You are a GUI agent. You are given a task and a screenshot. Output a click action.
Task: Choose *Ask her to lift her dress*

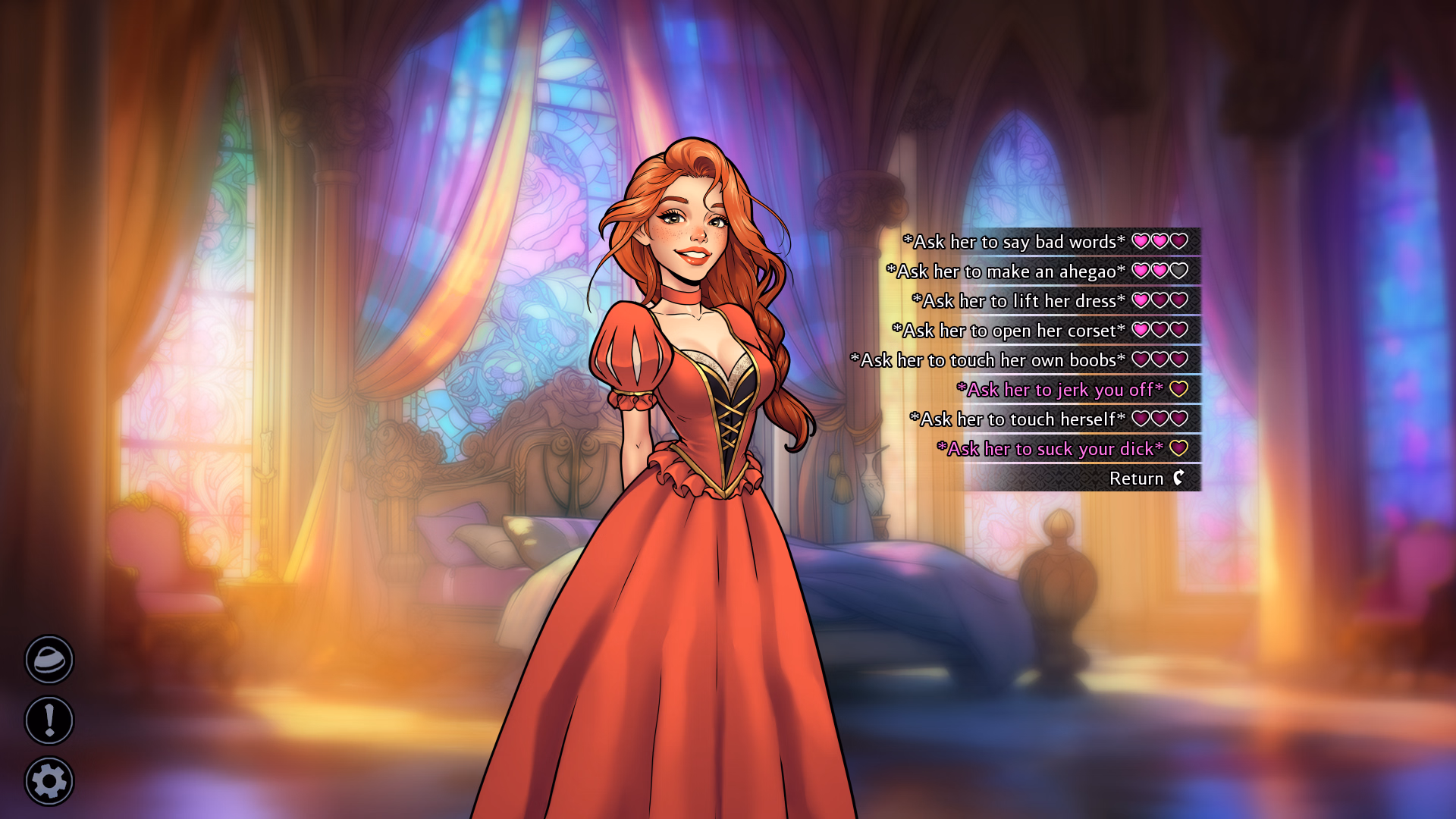pos(1018,300)
